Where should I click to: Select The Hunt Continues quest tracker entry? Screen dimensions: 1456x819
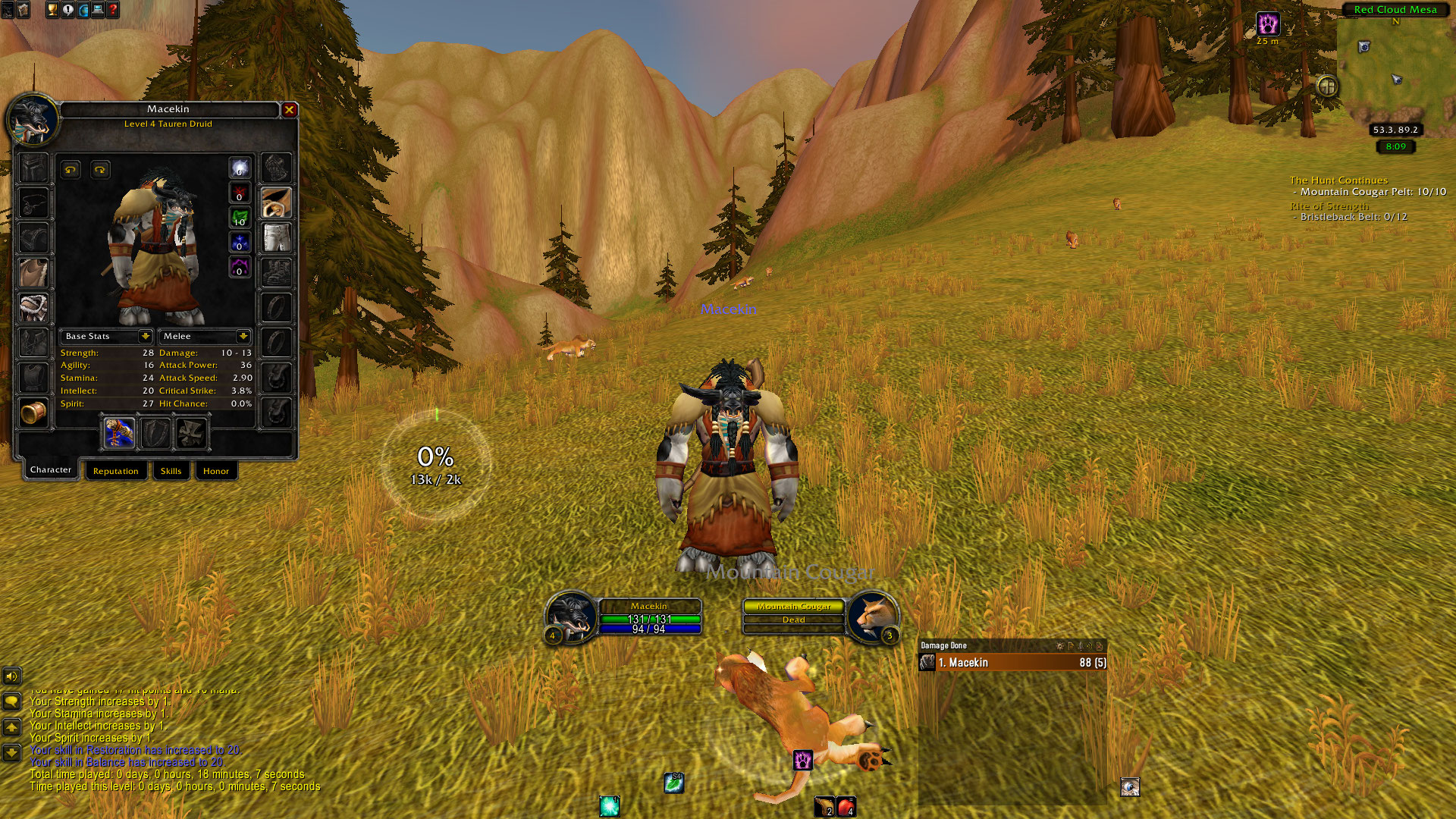tap(1338, 180)
